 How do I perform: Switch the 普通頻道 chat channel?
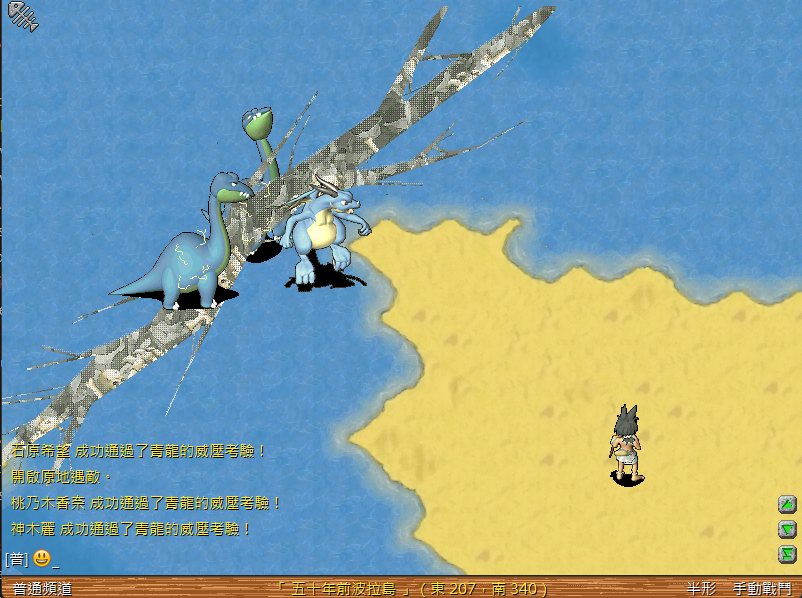point(42,589)
